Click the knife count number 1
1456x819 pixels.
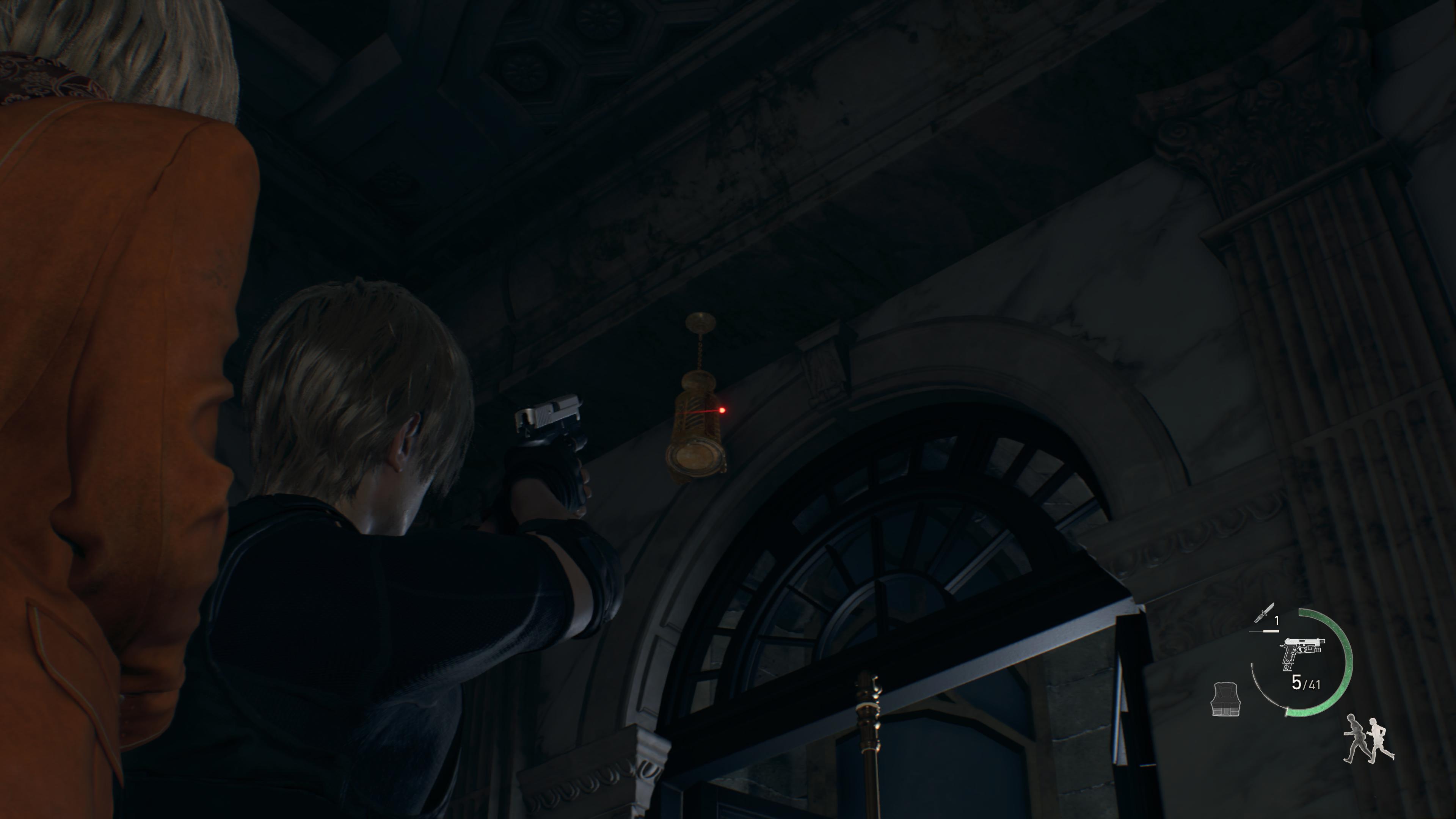click(1276, 620)
